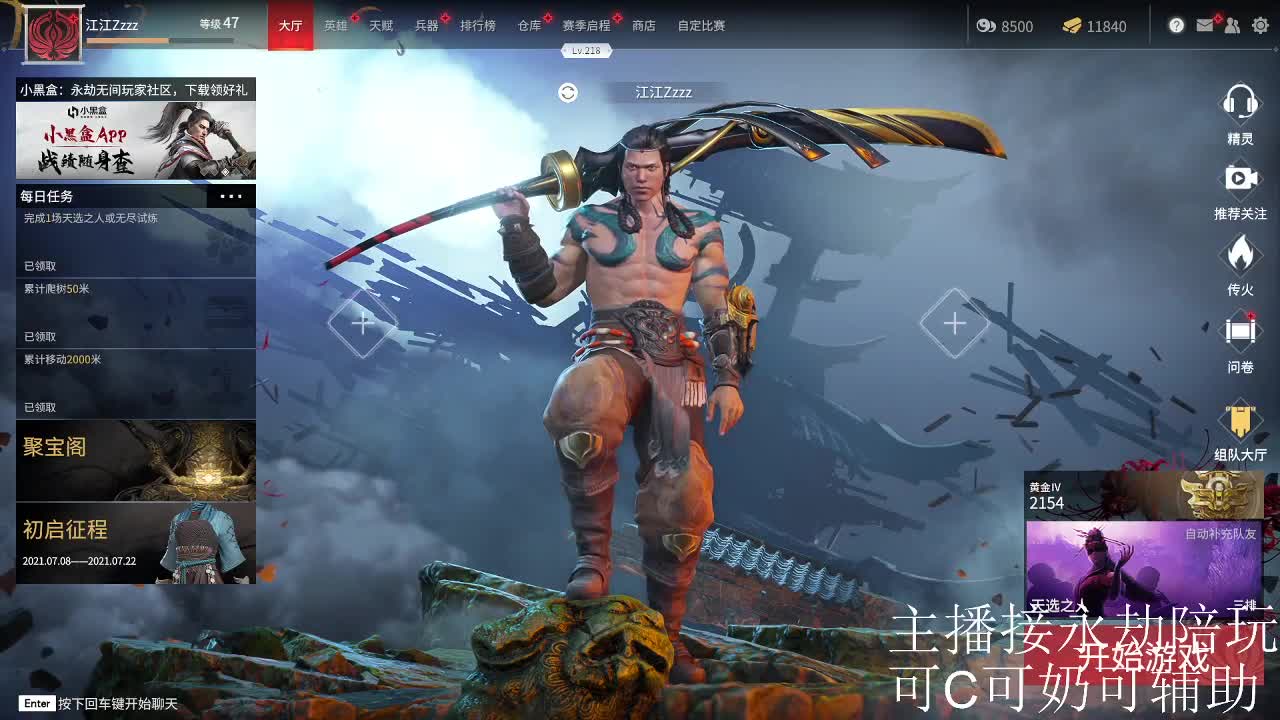This screenshot has height=720, width=1280.
Task: Switch to the 英雄 heroes tab
Action: click(335, 25)
